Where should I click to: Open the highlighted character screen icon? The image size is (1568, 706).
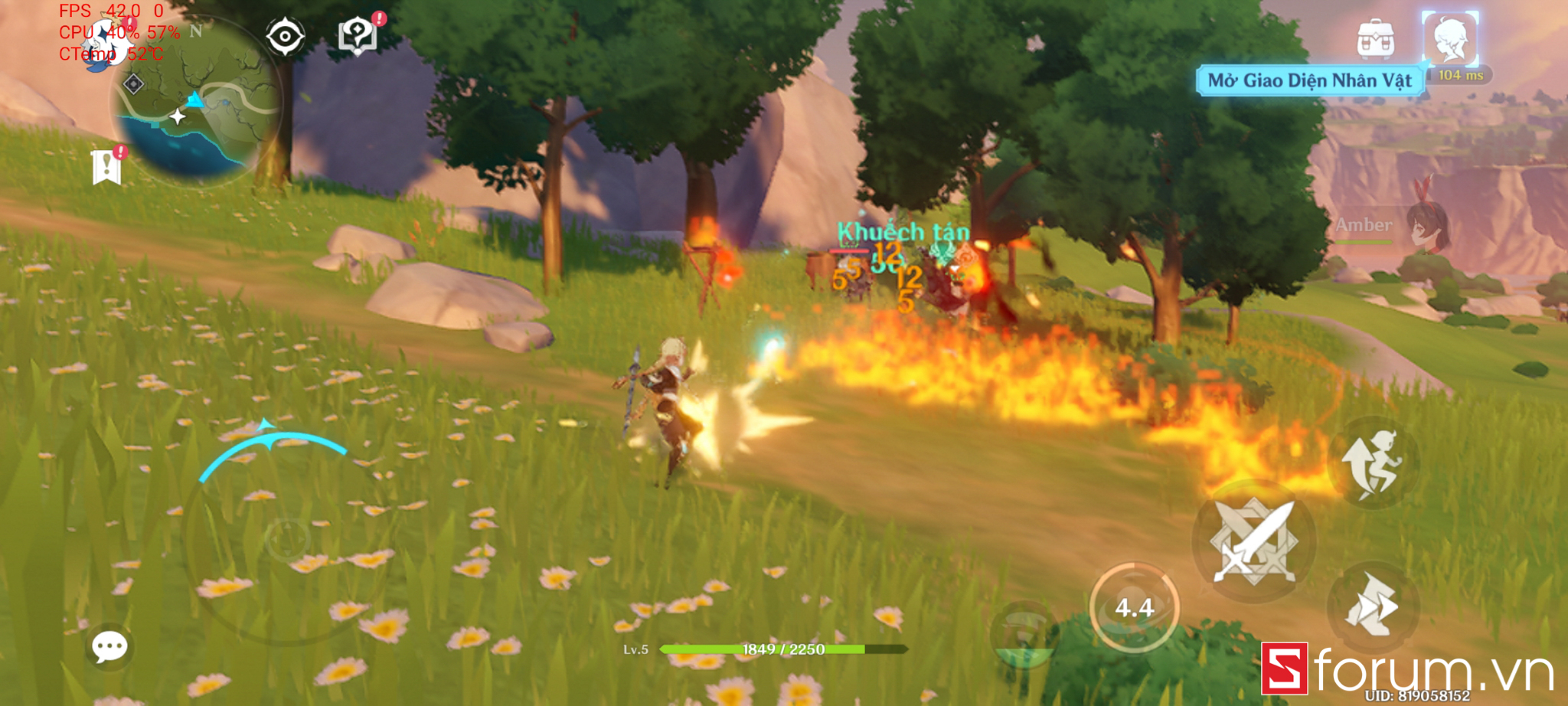coord(1449,38)
